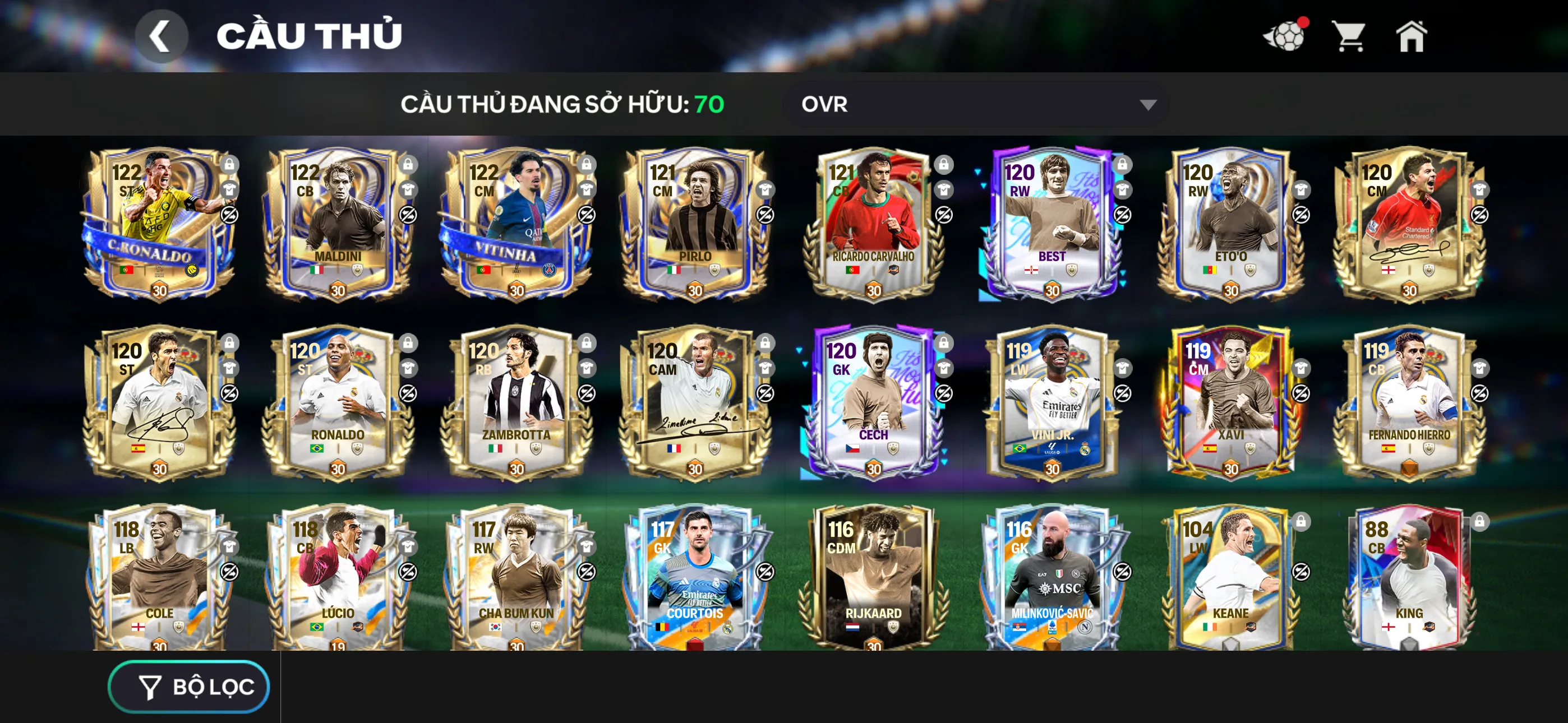Screen dimensions: 1568x723
Task: Open the Bộ Lọc filter
Action: coord(188,687)
